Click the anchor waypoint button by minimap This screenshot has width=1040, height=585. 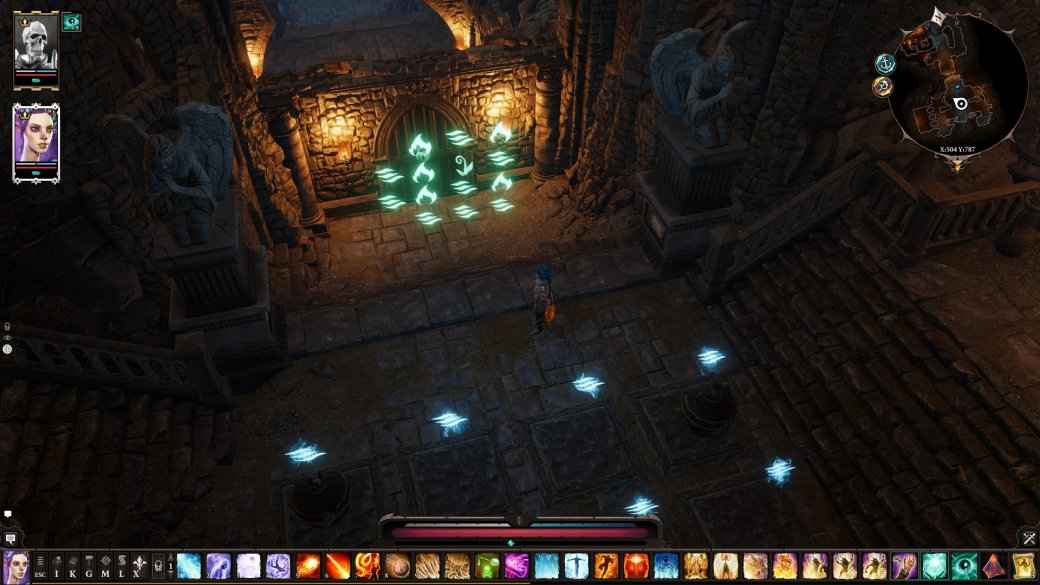884,63
